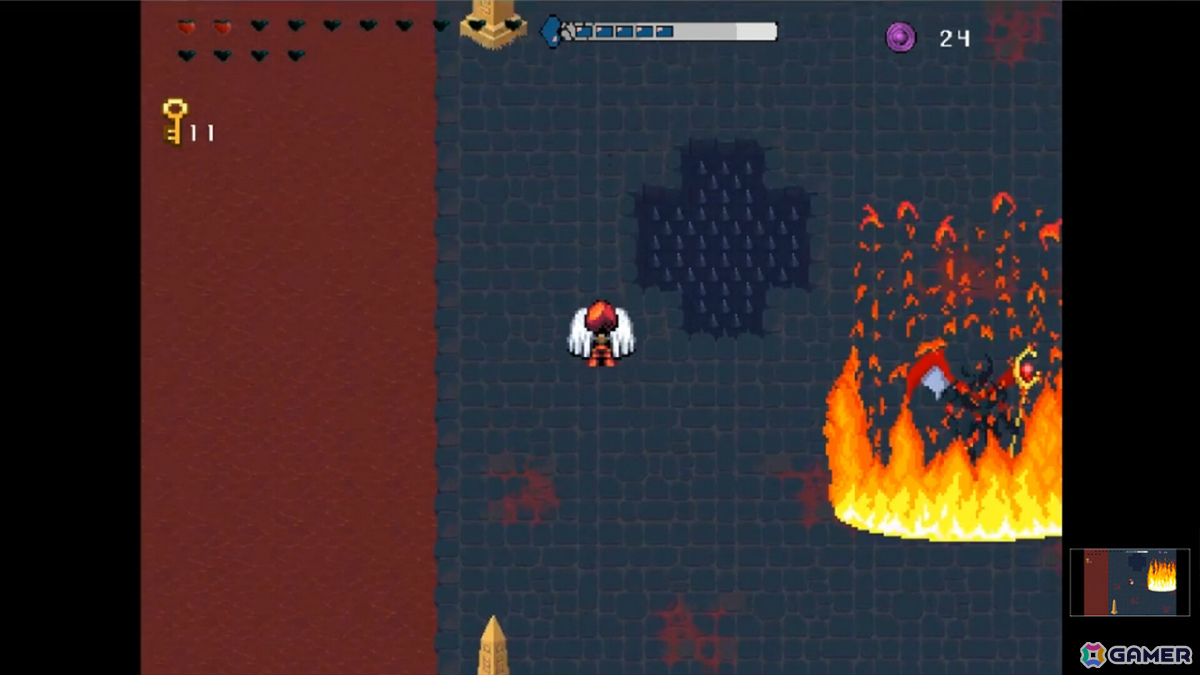Click the GAMER watermark logo
The width and height of the screenshot is (1200, 675).
tap(1136, 655)
